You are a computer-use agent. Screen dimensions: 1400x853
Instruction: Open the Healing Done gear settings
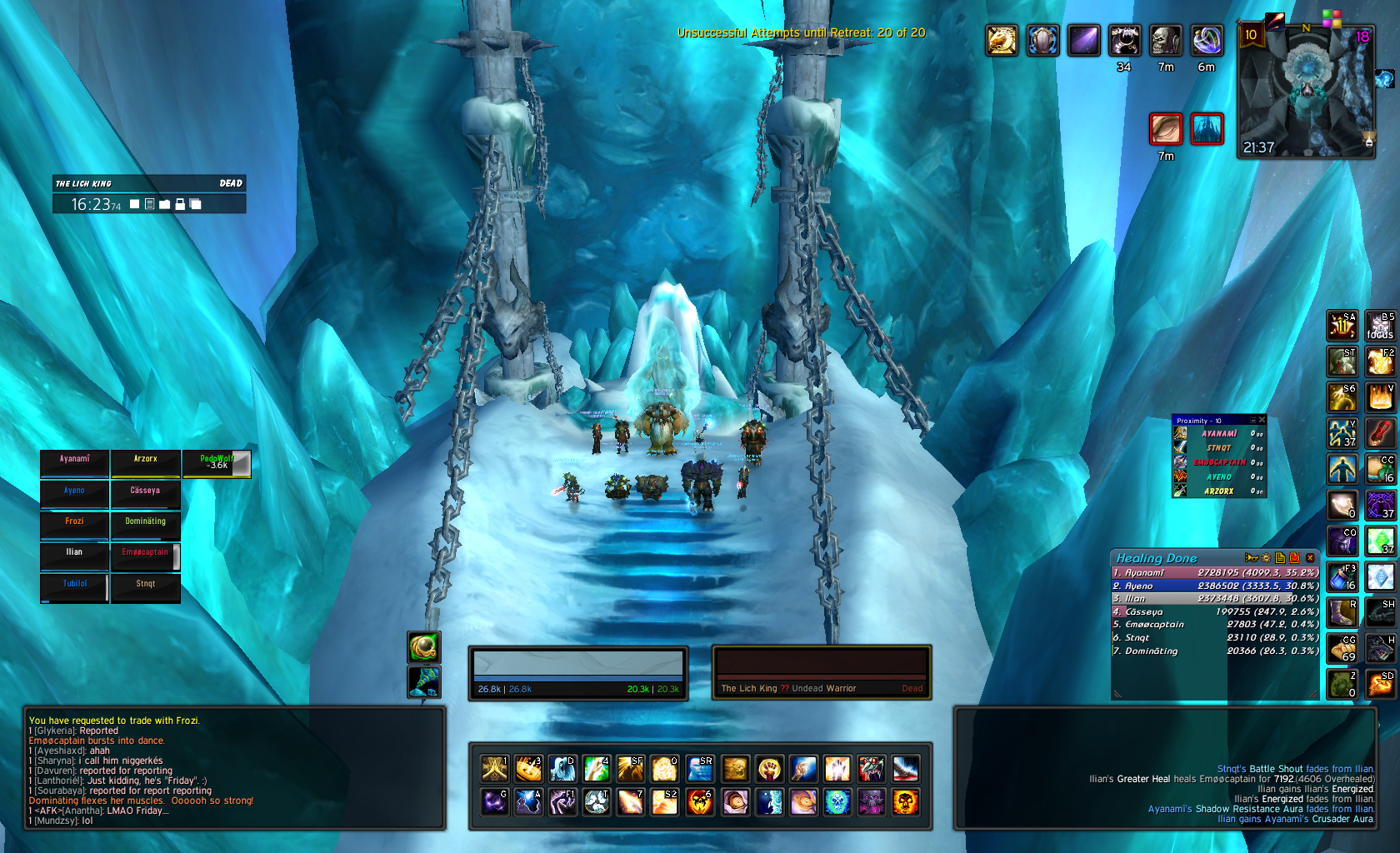point(1266,558)
